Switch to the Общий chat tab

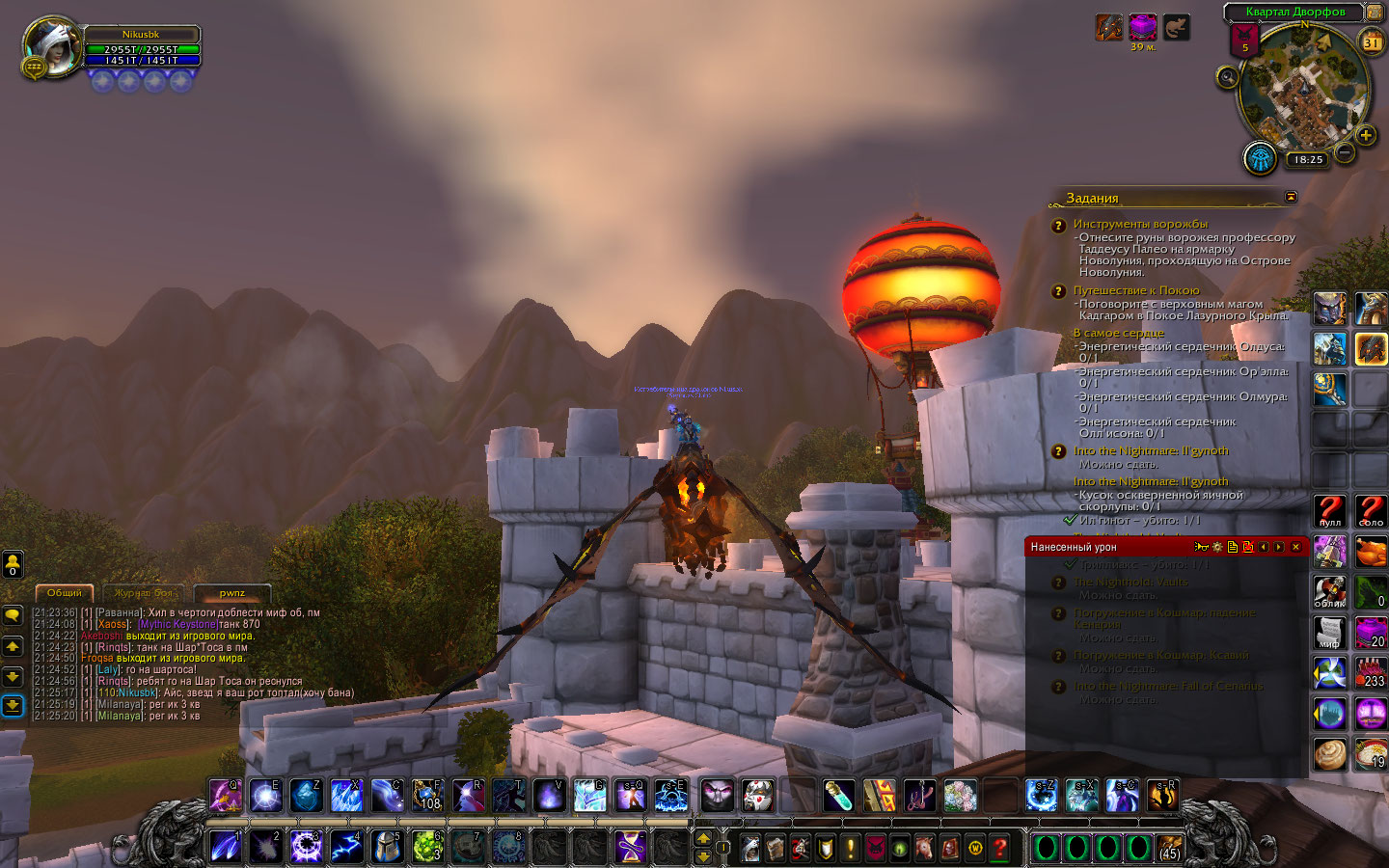(x=65, y=593)
